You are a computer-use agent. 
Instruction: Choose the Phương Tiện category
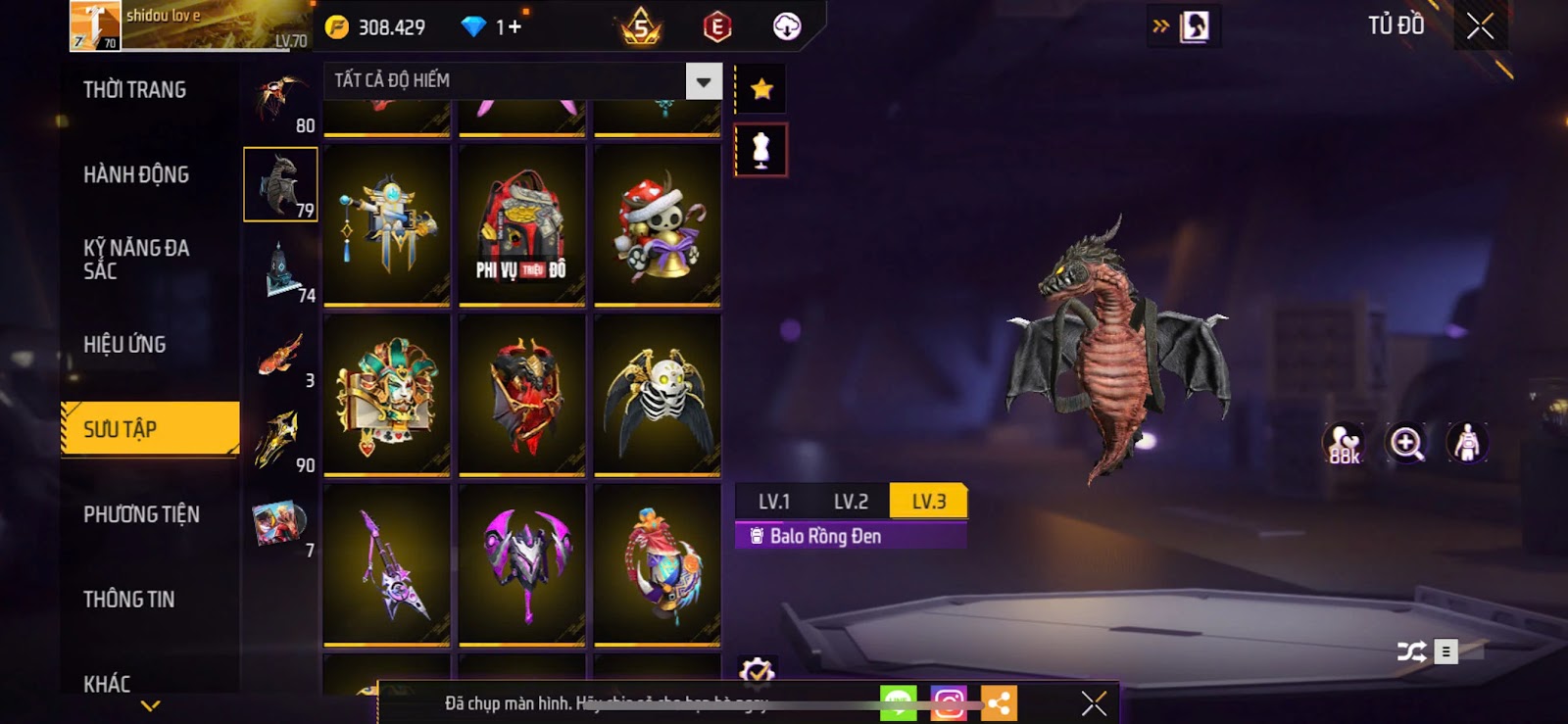click(141, 514)
